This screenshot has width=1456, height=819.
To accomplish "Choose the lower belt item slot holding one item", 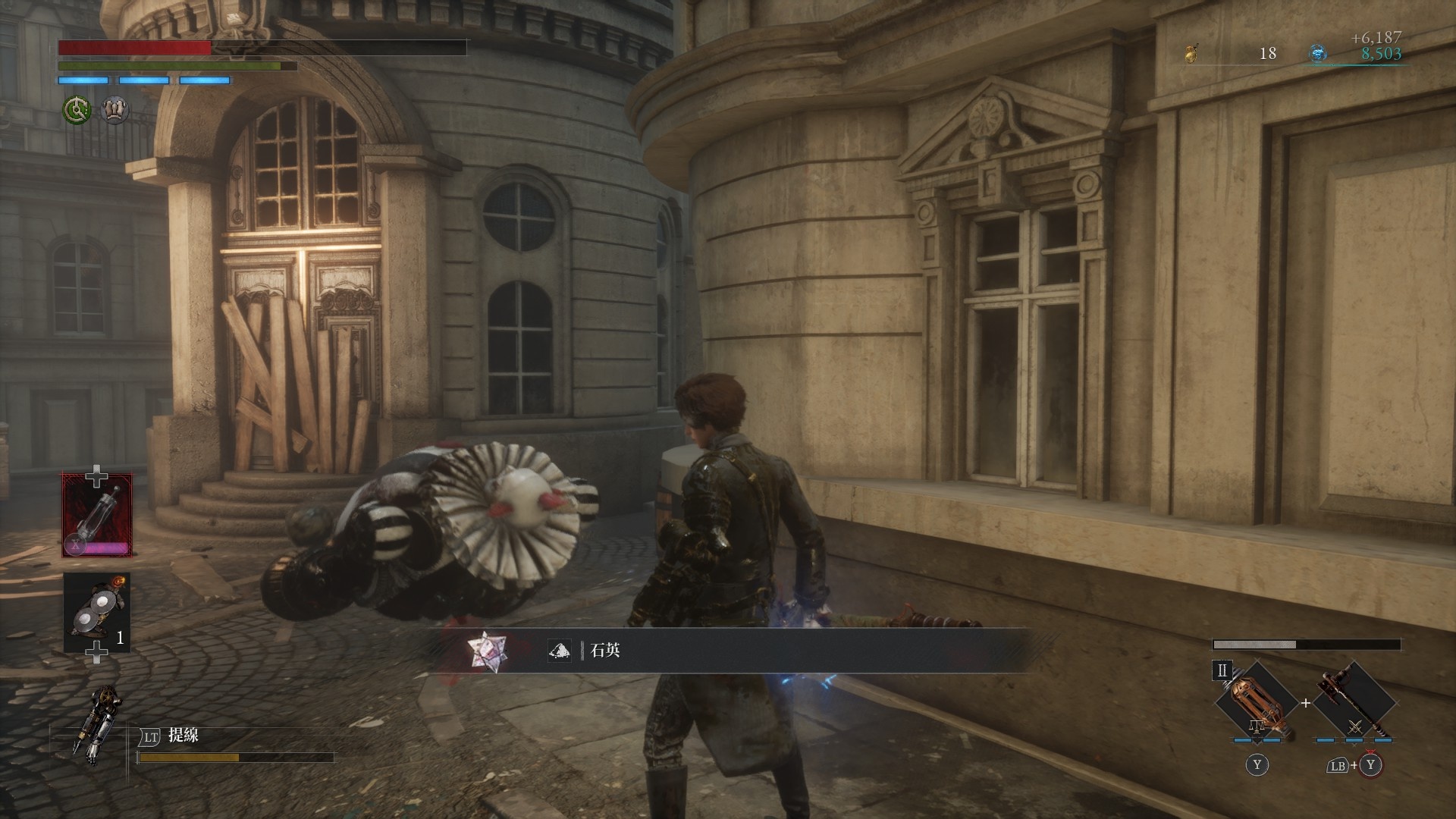I will click(97, 612).
